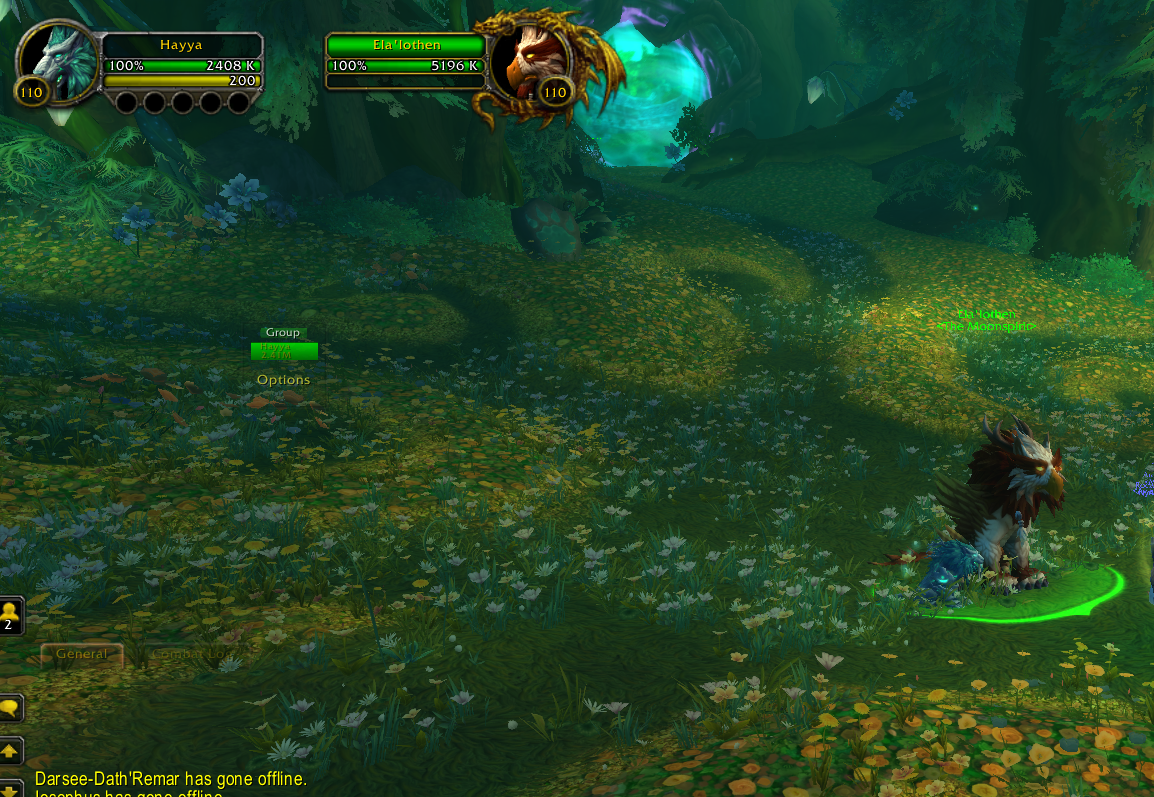Open the Combat Log tab
The width and height of the screenshot is (1154, 797).
click(190, 654)
